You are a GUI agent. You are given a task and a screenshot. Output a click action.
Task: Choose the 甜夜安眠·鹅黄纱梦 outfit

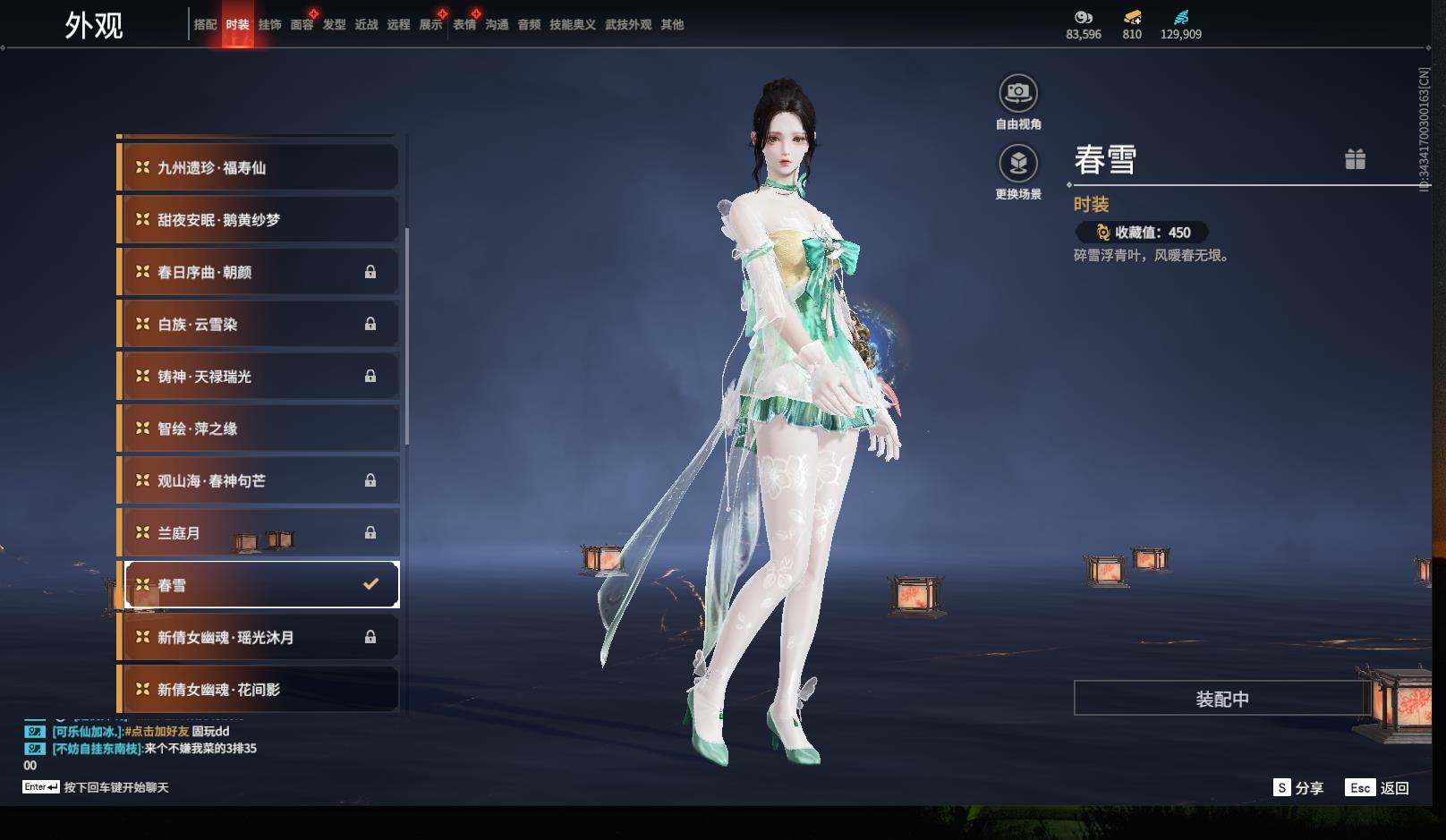258,220
